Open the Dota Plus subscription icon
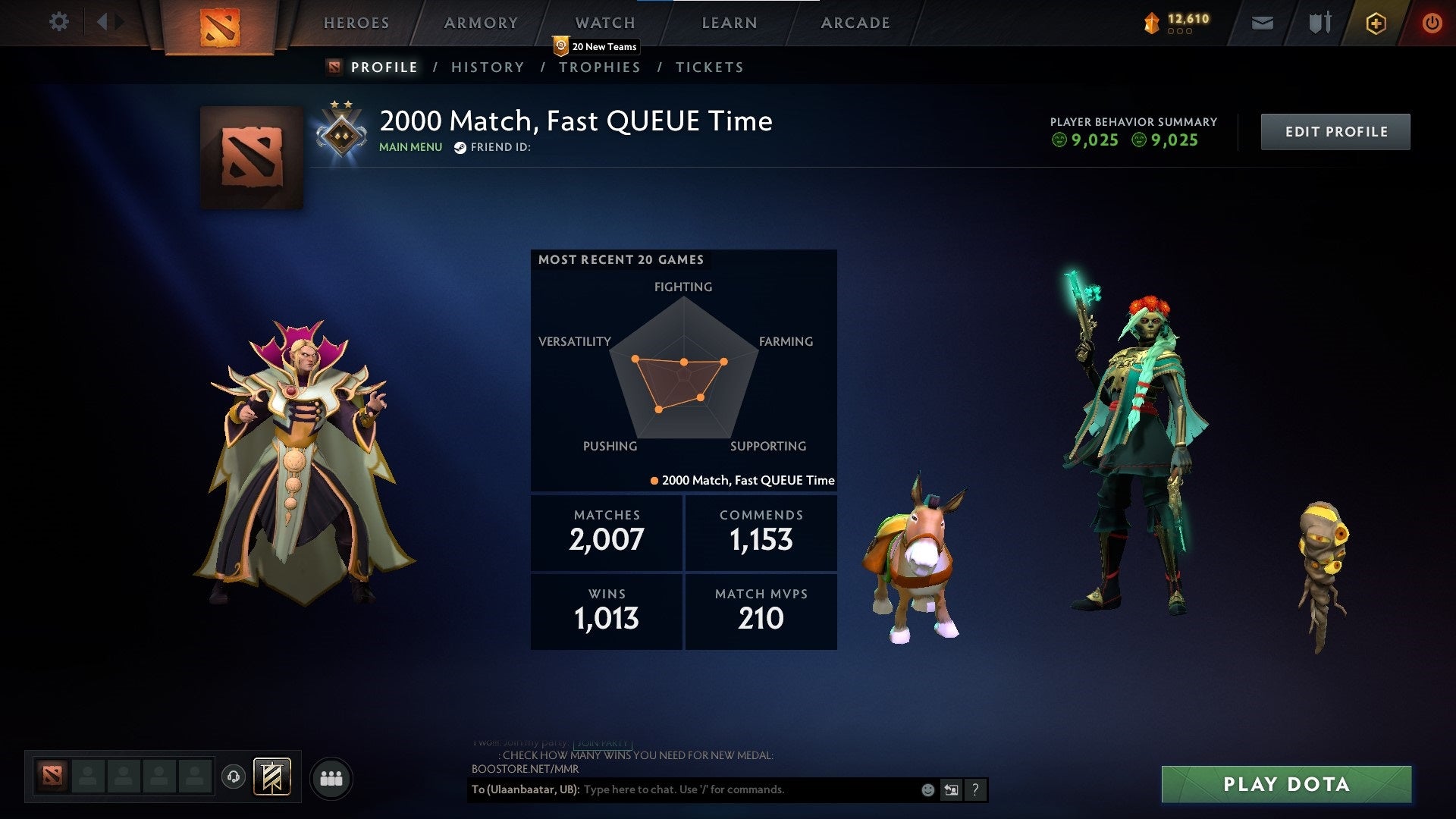Viewport: 1456px width, 819px height. click(x=1375, y=23)
